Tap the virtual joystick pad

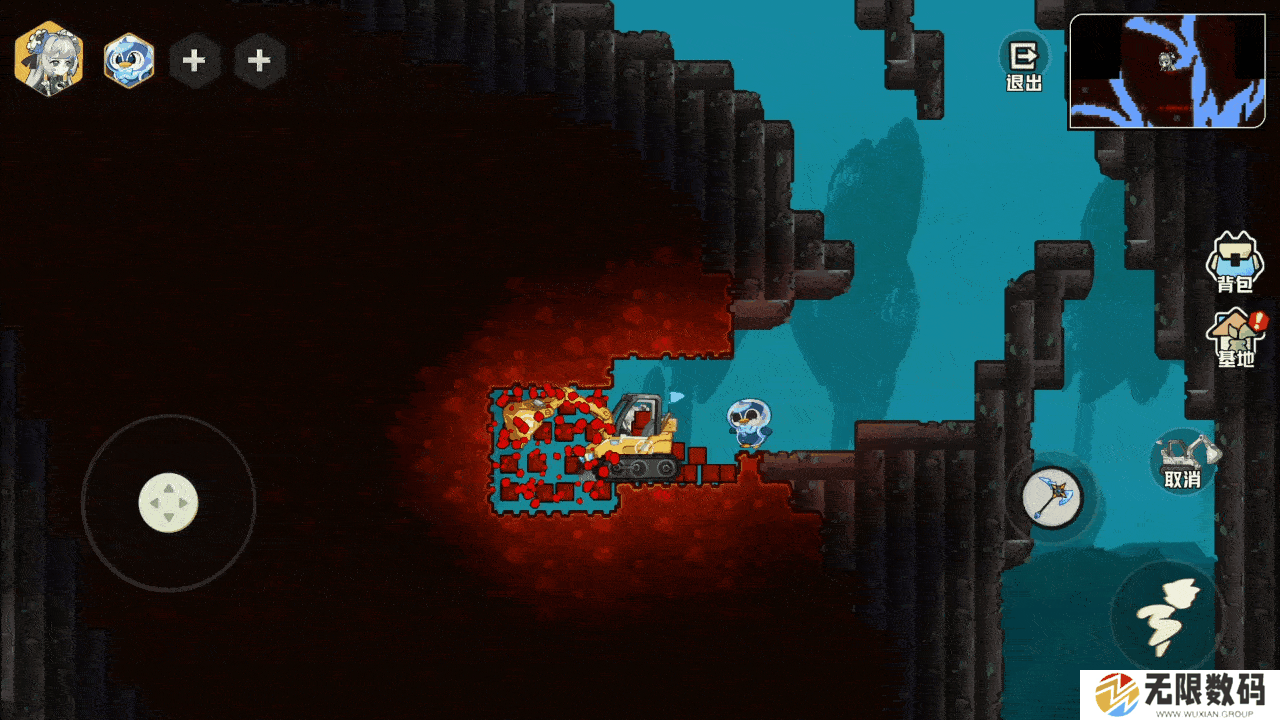[168, 503]
